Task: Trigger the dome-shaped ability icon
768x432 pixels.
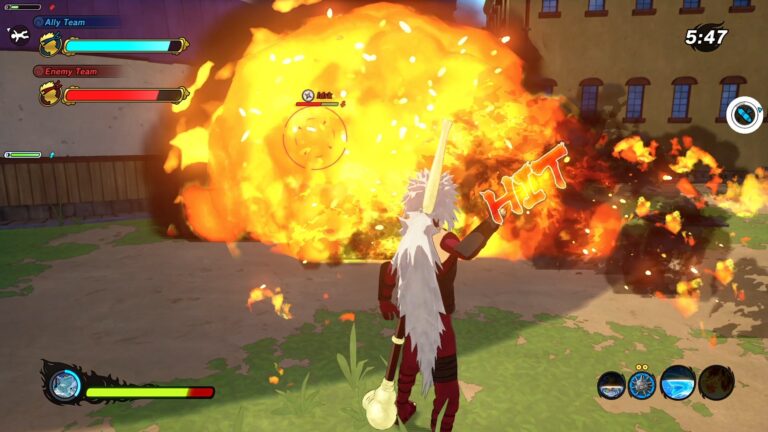Action: (x=611, y=385)
